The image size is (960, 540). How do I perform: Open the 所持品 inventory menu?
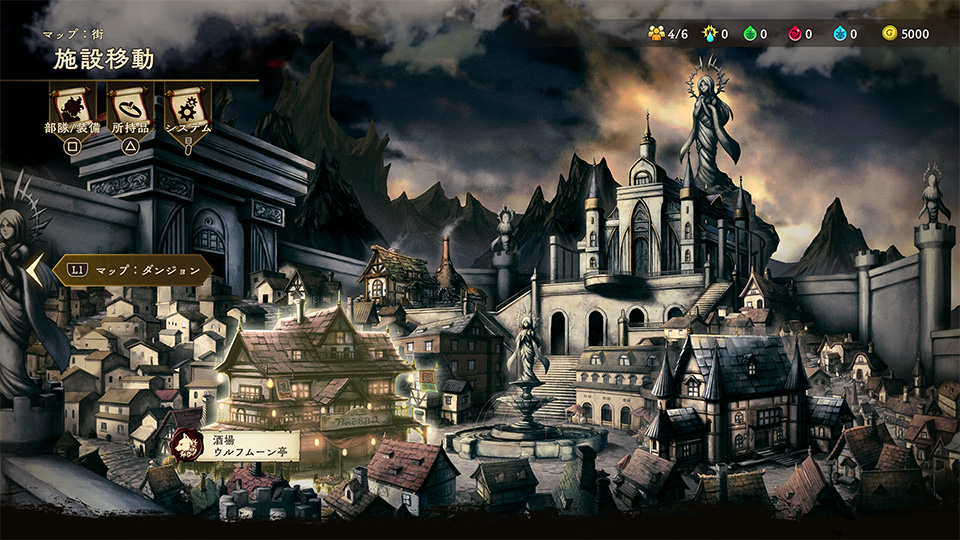(x=130, y=109)
